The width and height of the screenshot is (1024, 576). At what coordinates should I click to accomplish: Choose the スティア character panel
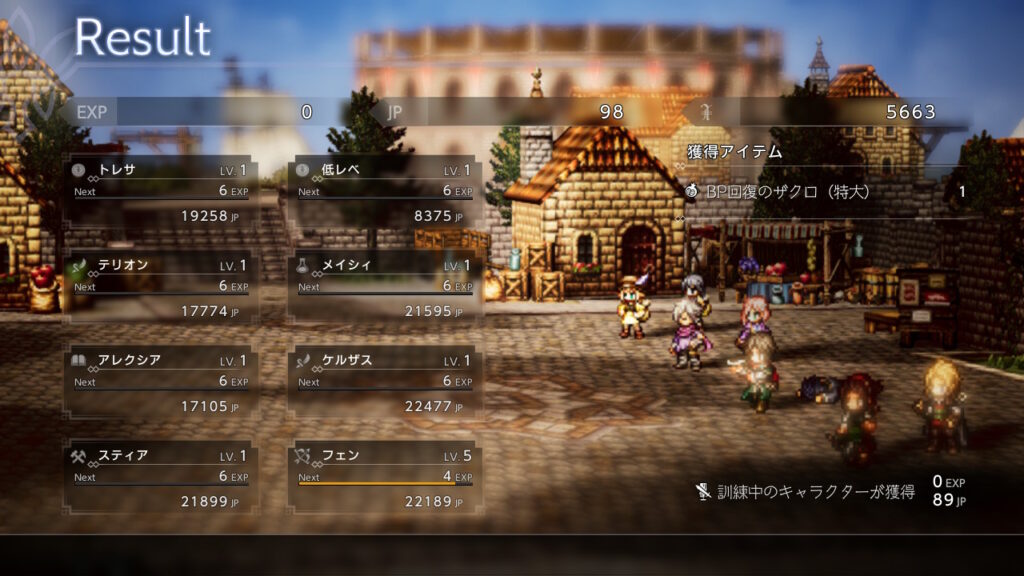160,478
